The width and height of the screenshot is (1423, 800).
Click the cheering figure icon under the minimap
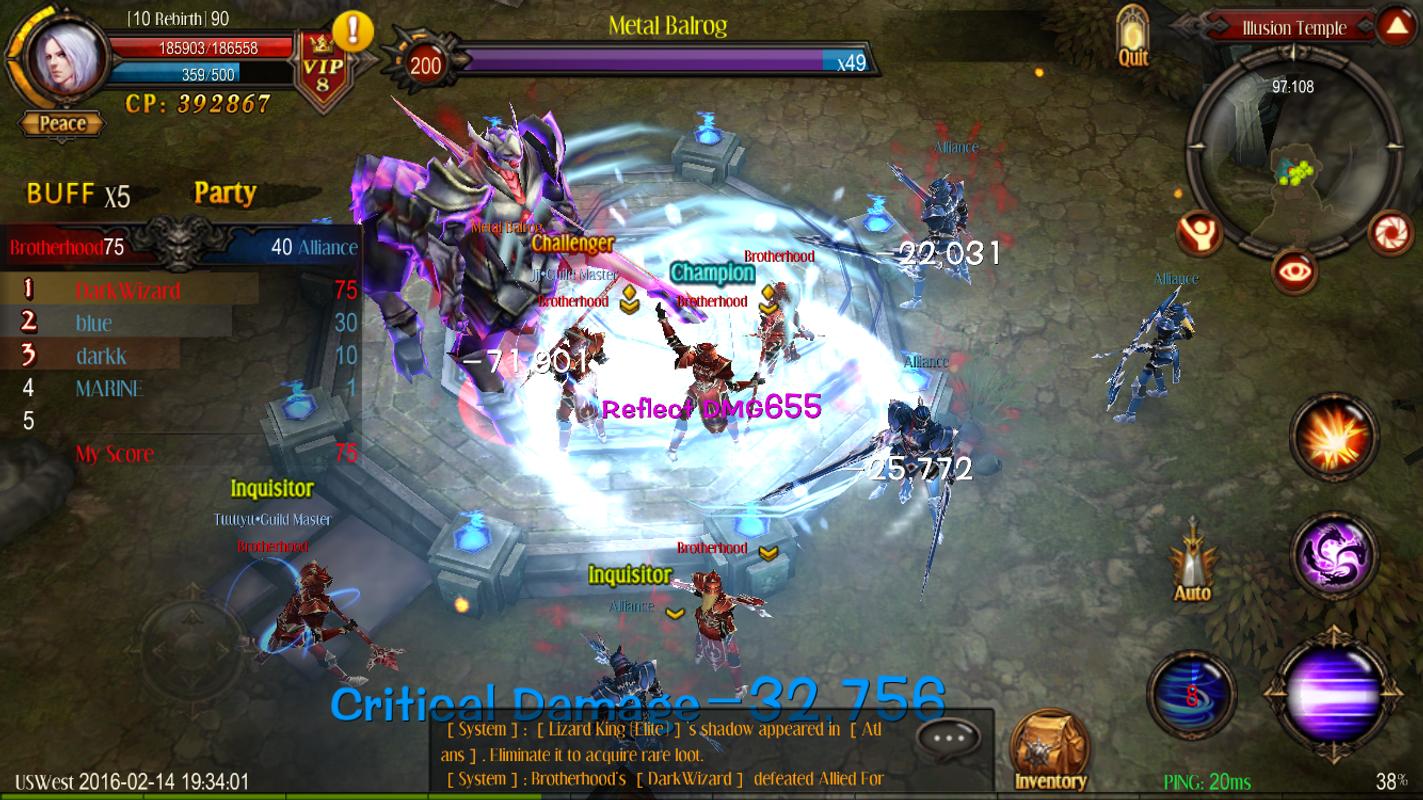click(1200, 233)
